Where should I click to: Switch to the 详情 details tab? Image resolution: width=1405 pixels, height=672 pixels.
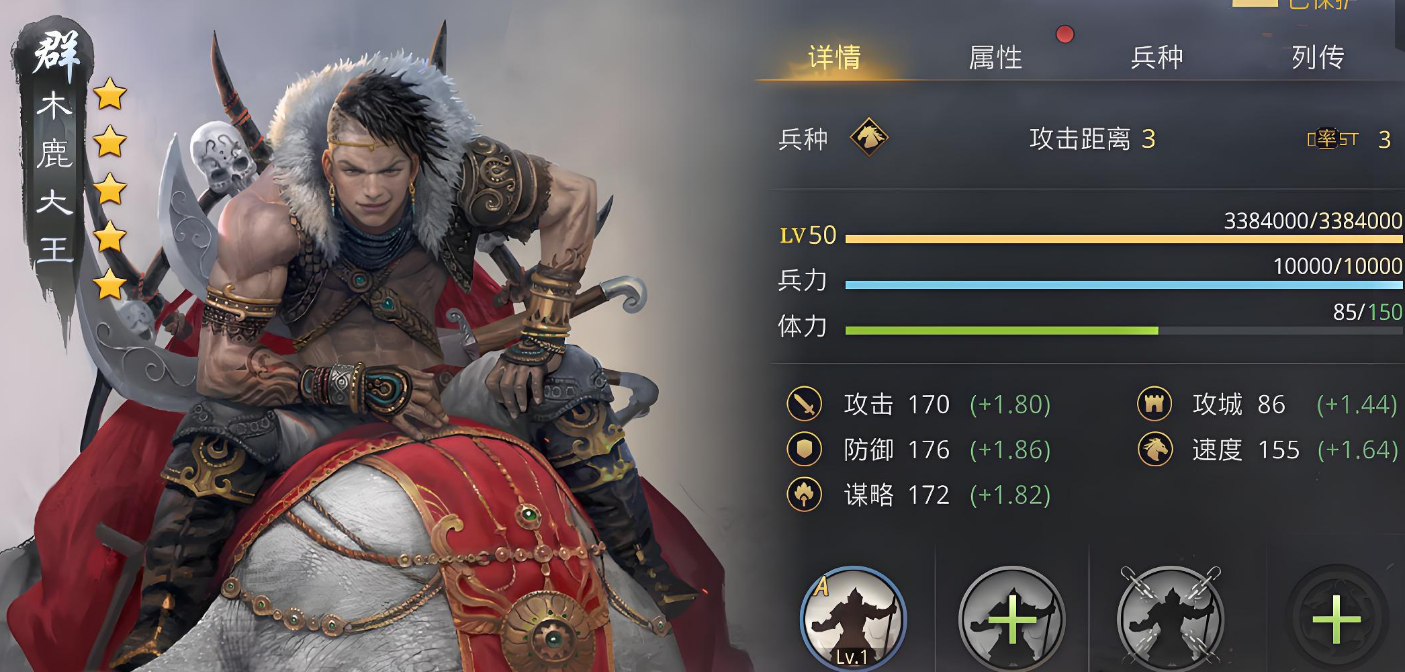pos(834,58)
